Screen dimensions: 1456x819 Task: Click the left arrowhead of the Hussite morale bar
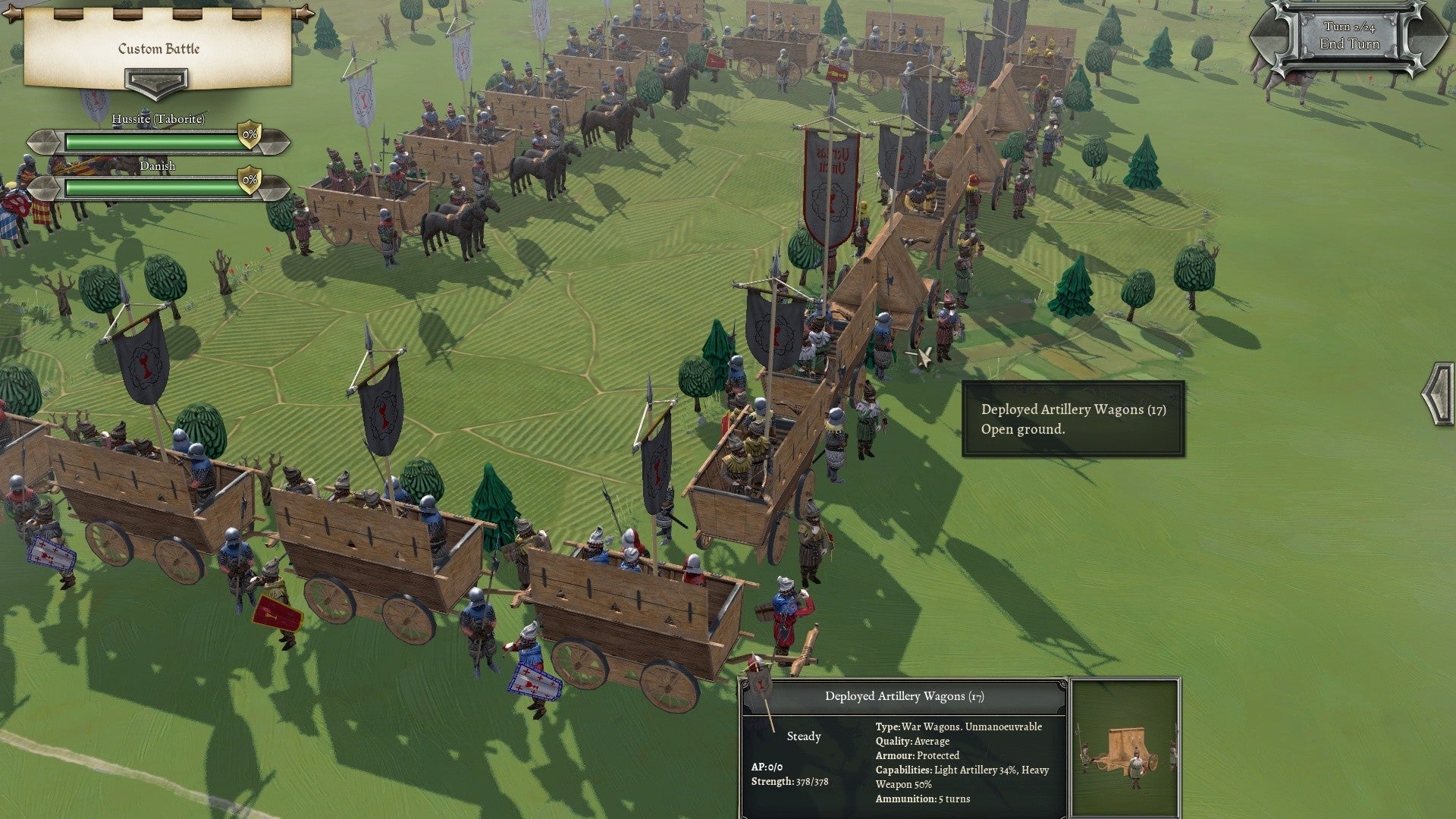point(44,140)
